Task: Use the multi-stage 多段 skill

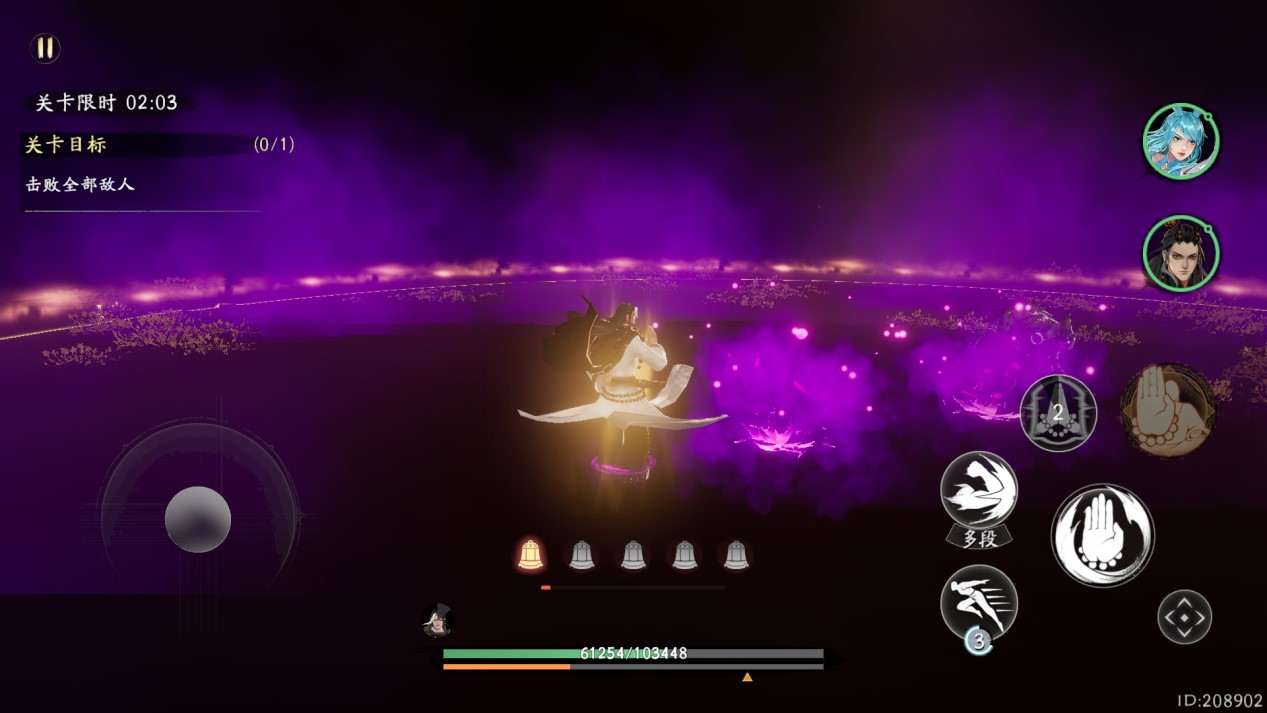Action: (x=979, y=494)
